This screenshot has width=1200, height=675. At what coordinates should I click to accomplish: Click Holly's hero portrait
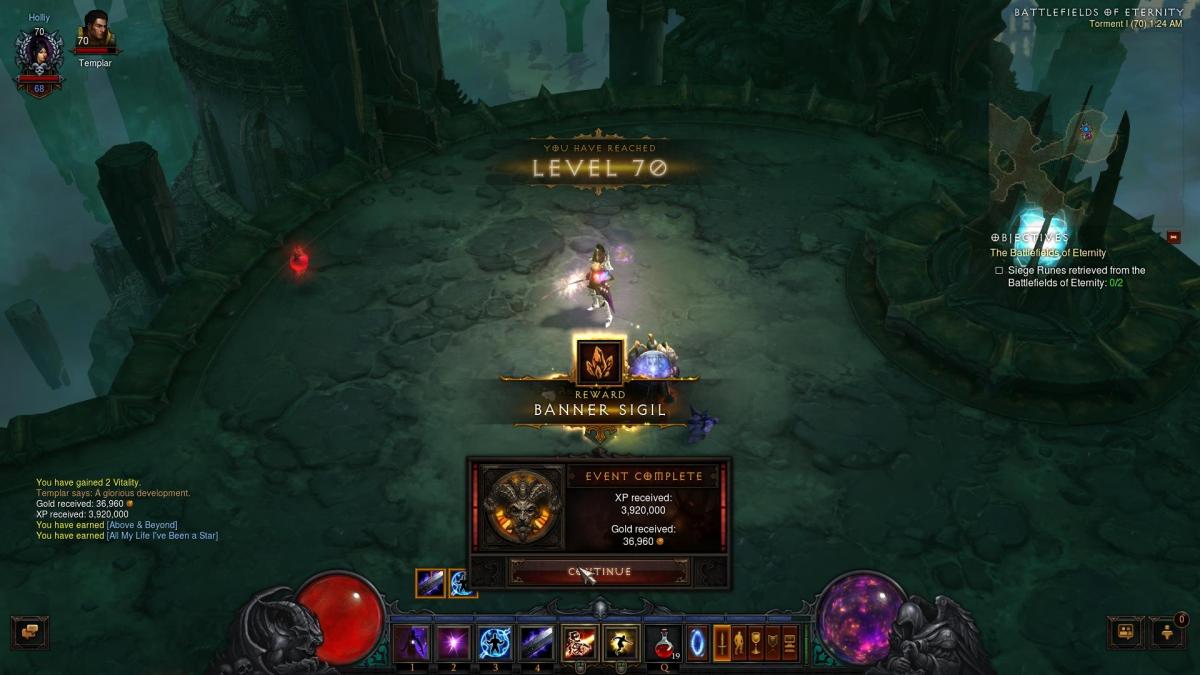pos(39,55)
